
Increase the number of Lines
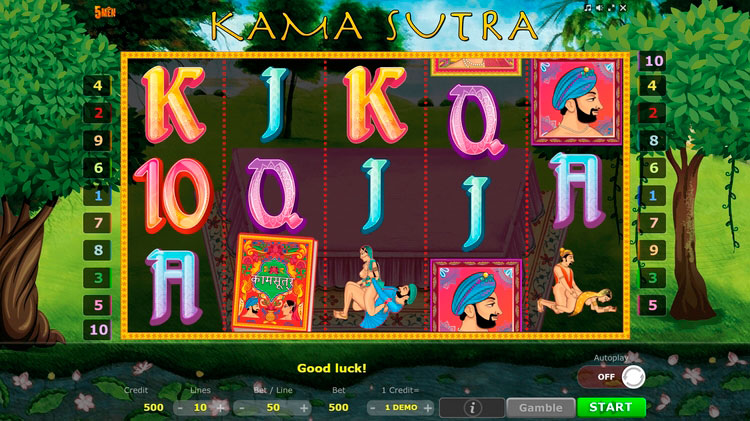(x=220, y=407)
